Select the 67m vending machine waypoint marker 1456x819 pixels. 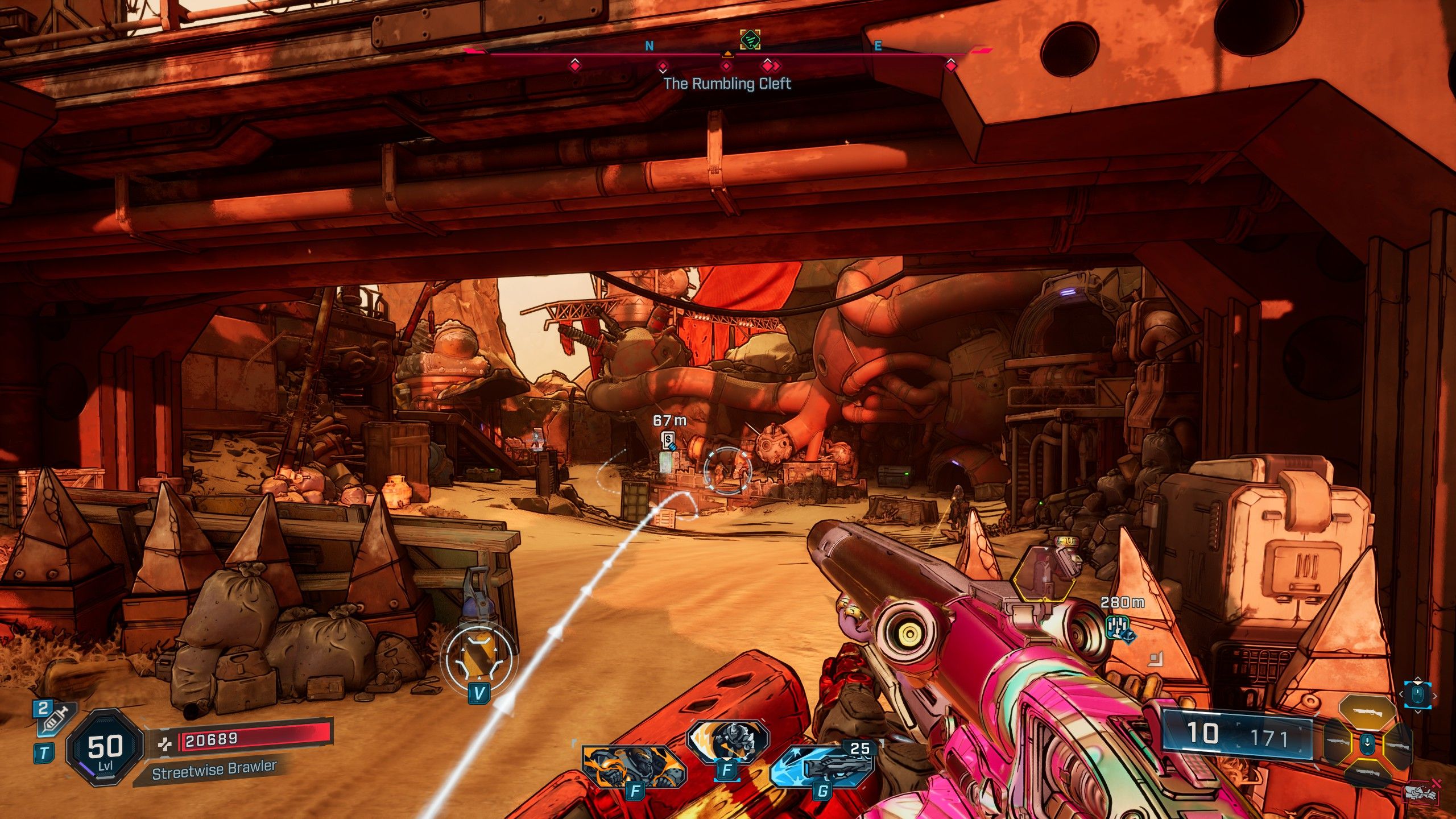pyautogui.click(x=669, y=440)
